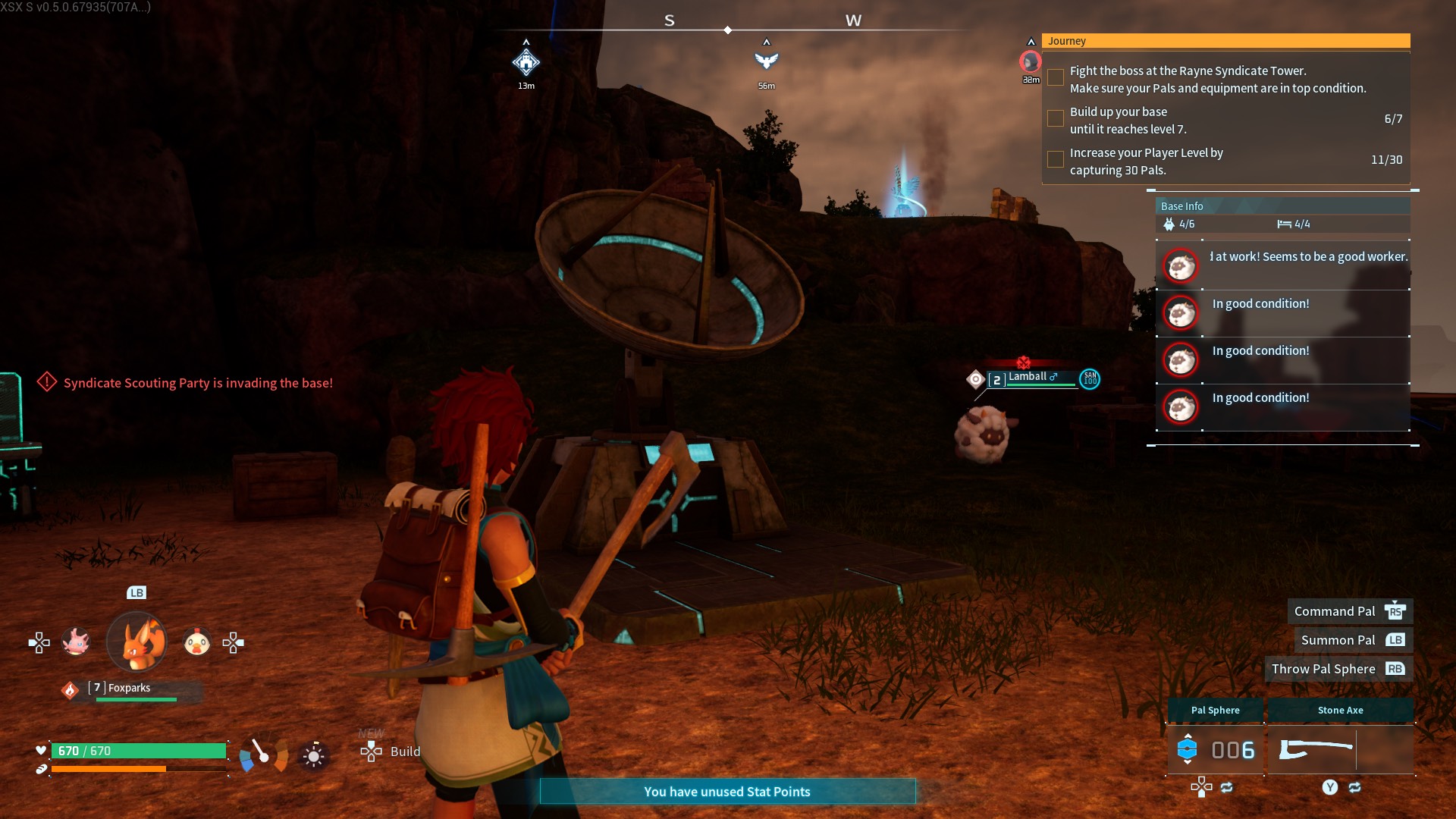
Task: Toggle the capture 30 Pals objective checkbox
Action: coord(1055,160)
